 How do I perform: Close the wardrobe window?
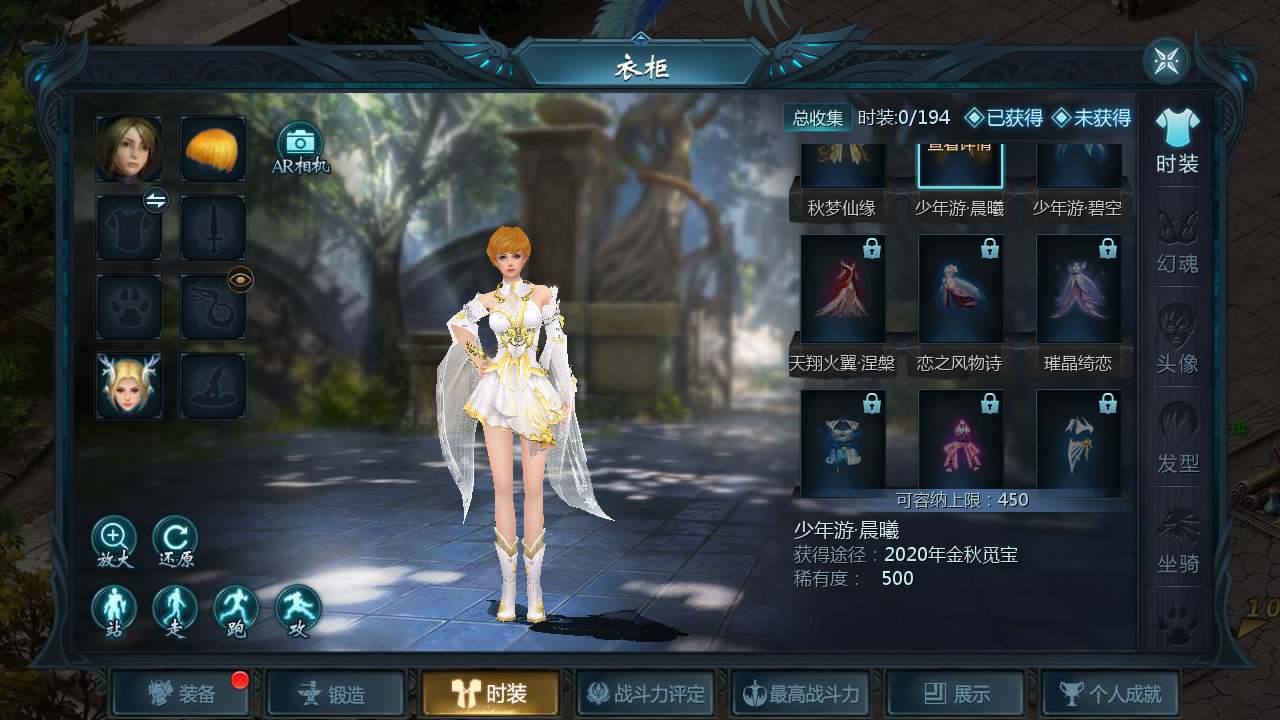coord(1166,61)
